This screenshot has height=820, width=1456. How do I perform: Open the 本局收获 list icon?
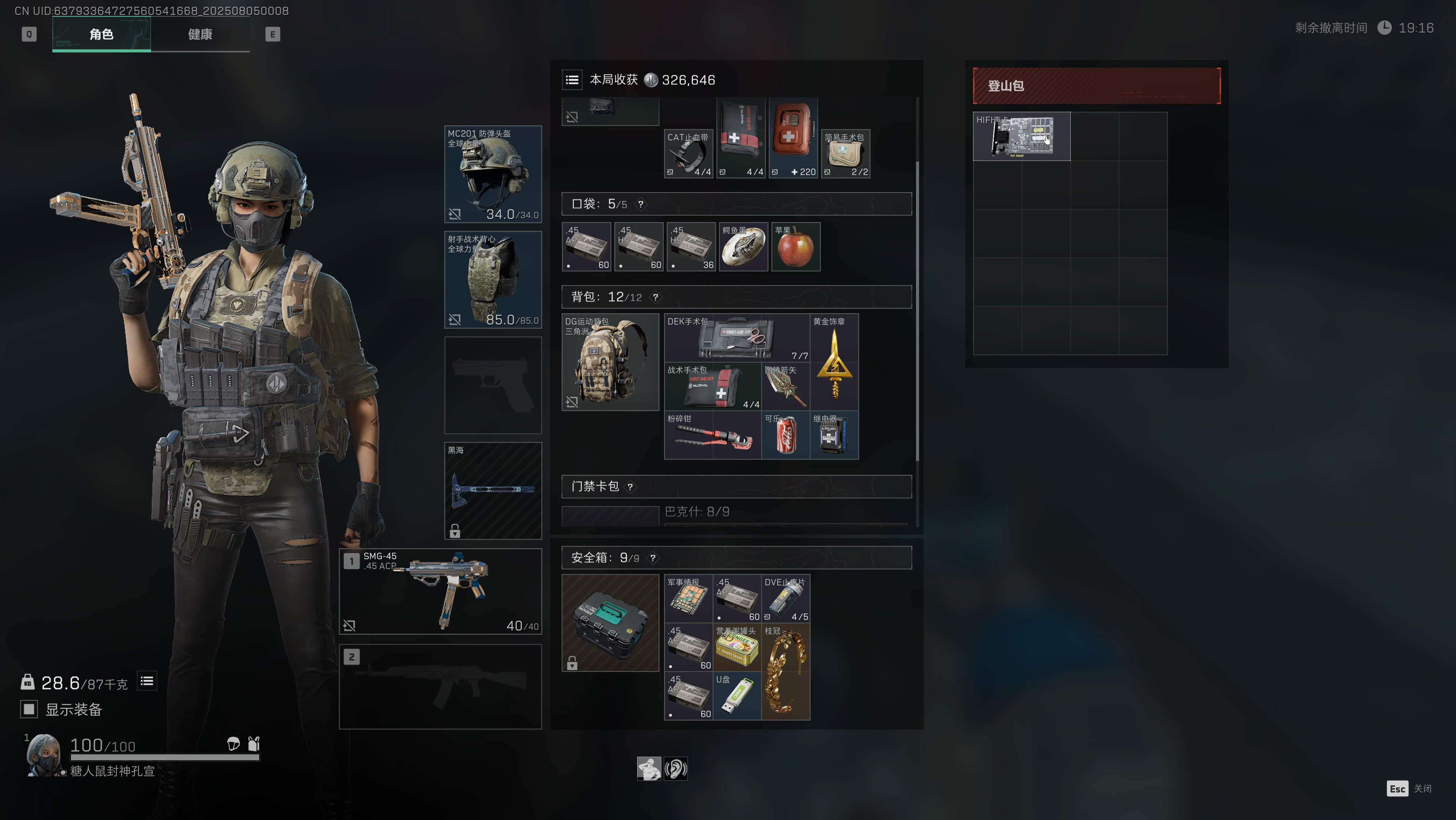[x=572, y=80]
